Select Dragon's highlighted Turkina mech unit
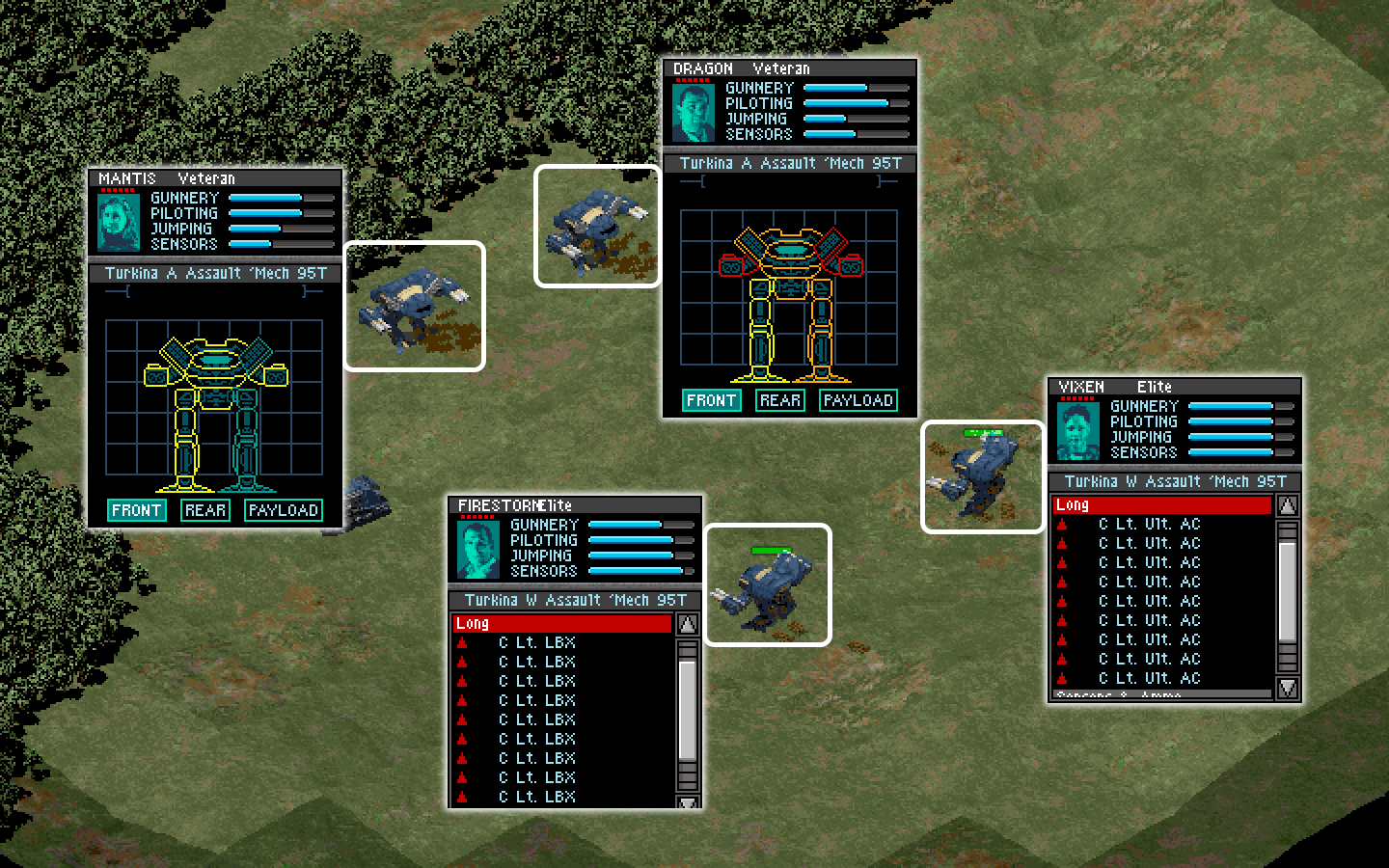This screenshot has height=868, width=1389. [597, 227]
